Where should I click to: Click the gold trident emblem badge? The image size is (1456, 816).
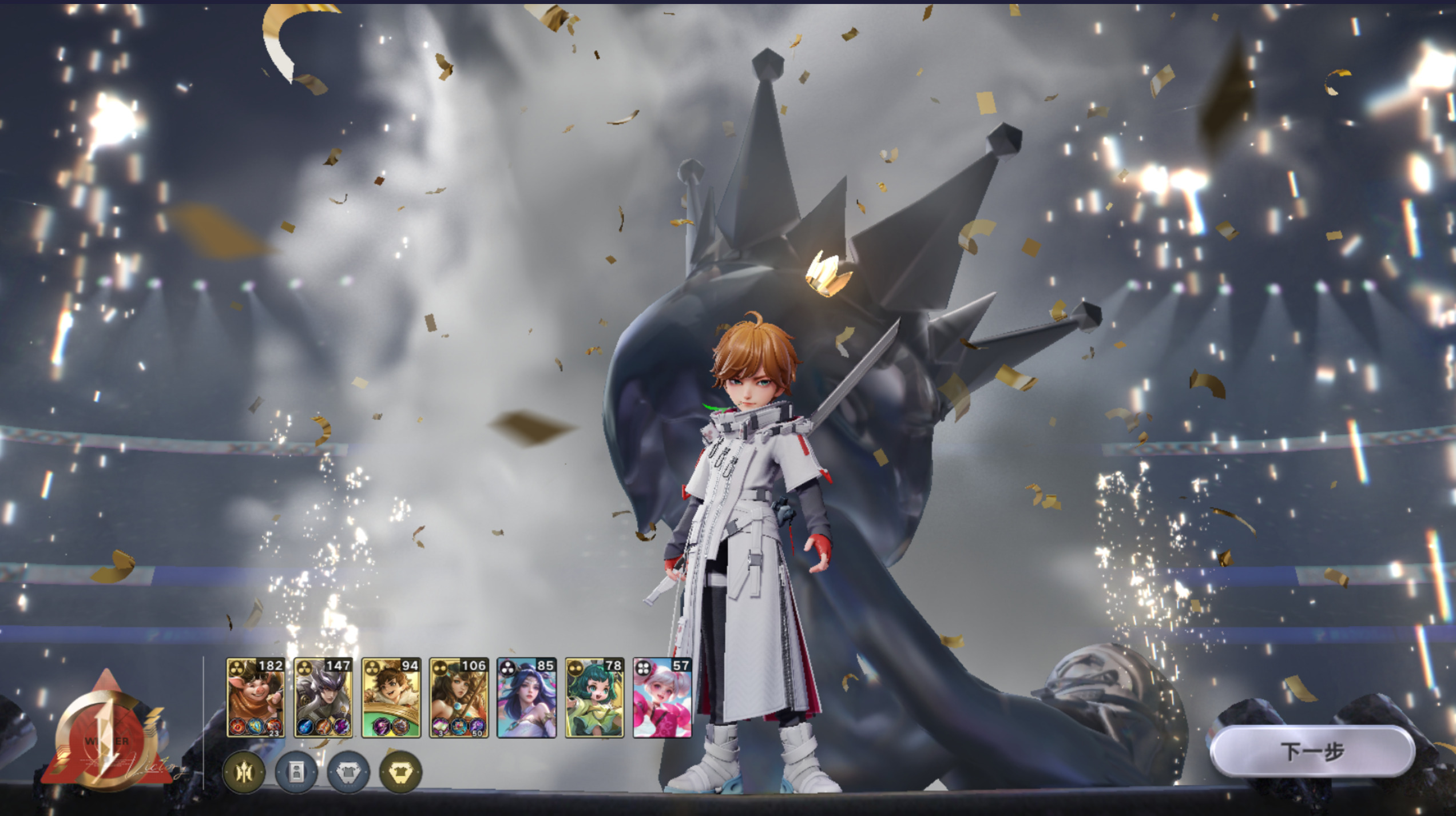coord(244,773)
